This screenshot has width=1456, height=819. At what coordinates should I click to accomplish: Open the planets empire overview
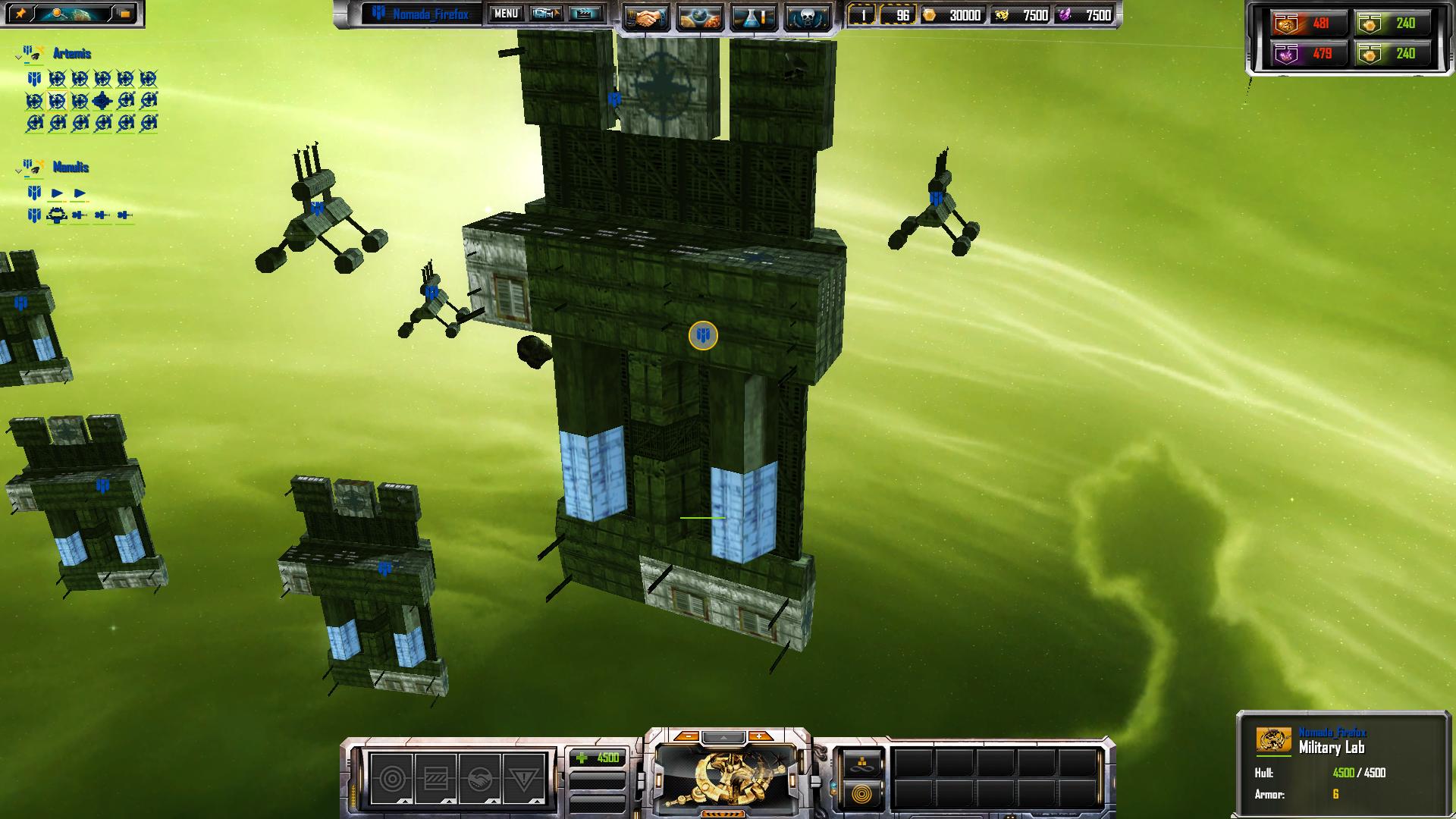click(699, 17)
